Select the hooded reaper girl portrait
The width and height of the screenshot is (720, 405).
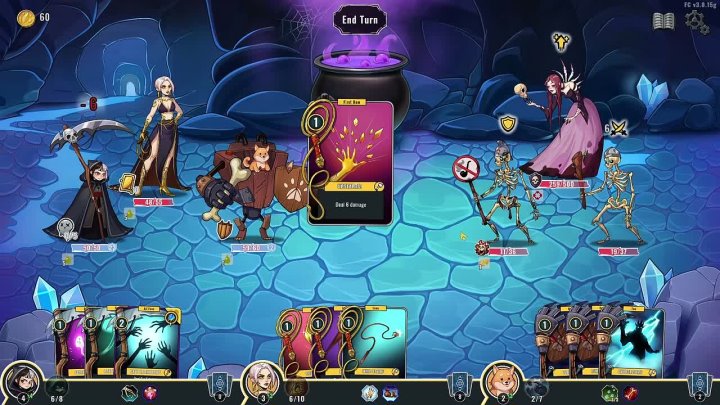(20, 383)
